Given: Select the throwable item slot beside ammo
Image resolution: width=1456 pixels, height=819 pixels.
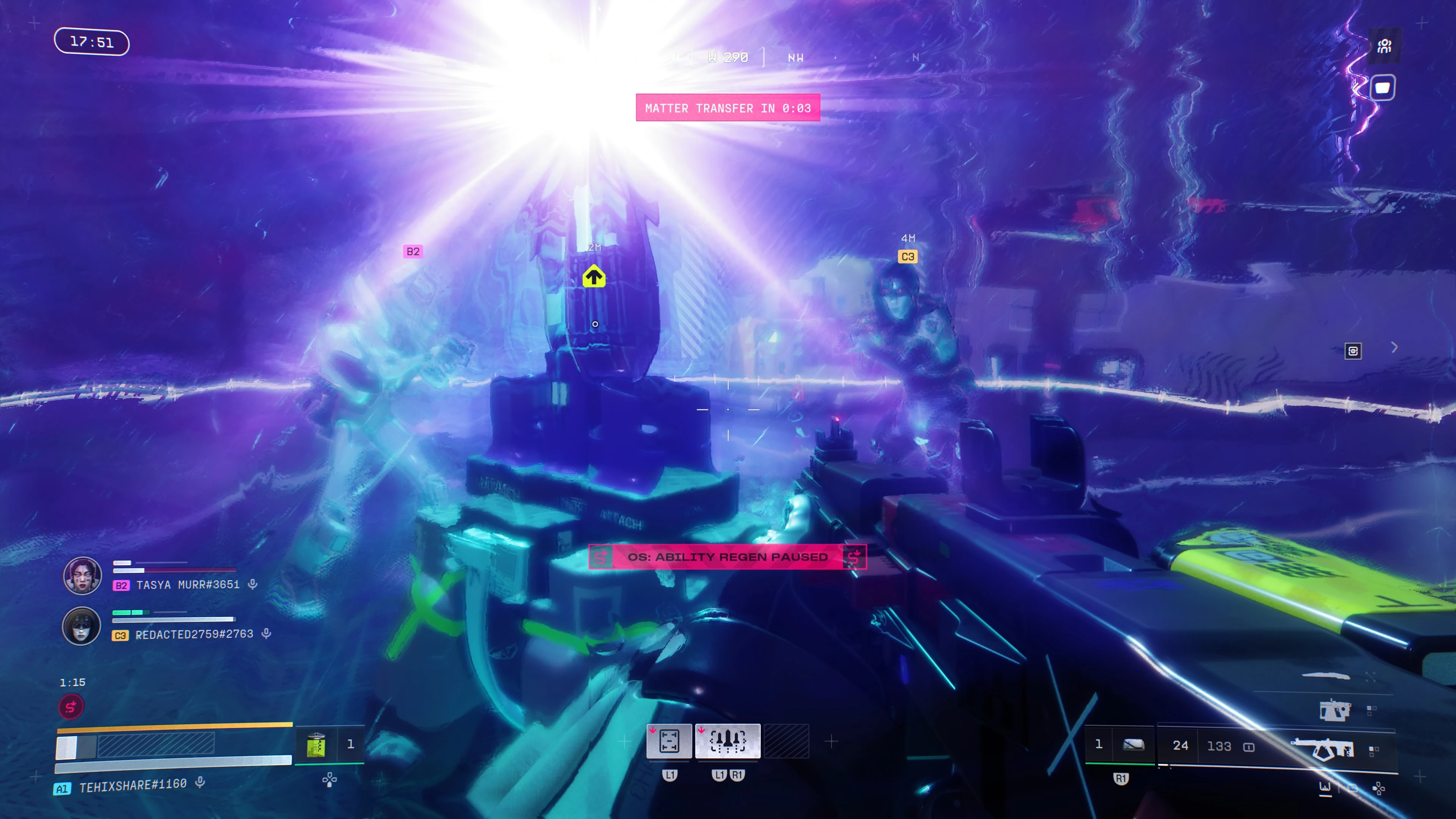Looking at the screenshot, I should coord(1133,744).
